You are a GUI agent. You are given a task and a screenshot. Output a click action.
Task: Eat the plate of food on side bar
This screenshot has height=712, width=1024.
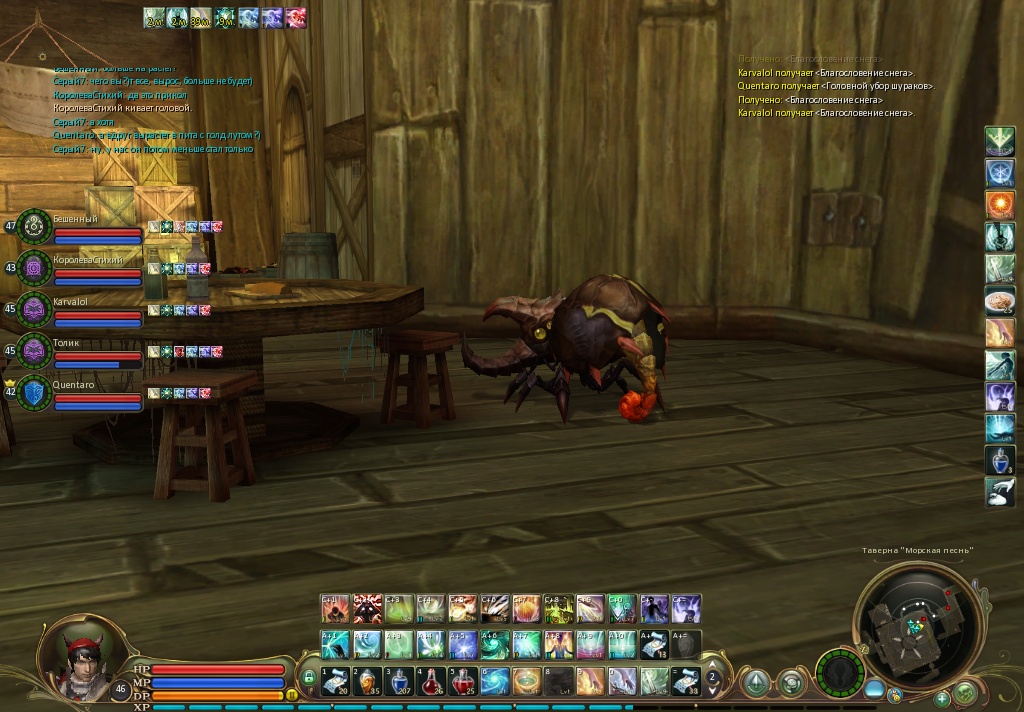tap(1000, 300)
